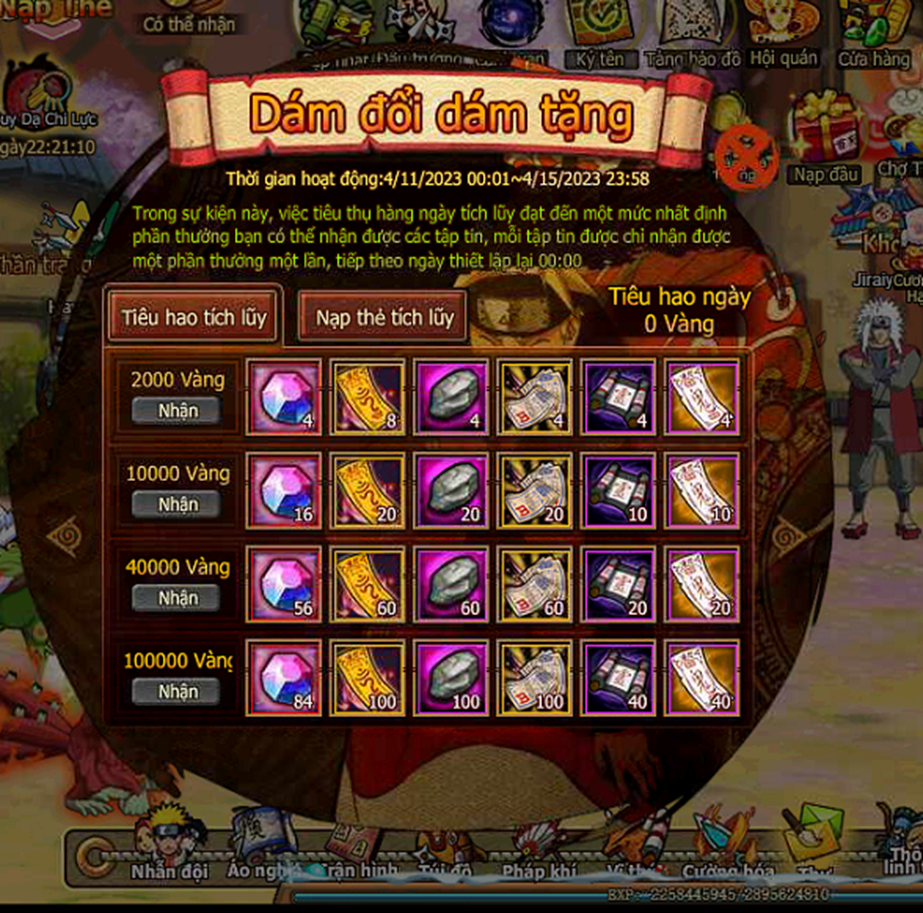Inspect the grey stone in the 10000 Vàng row
Screen dimensions: 923x913
(452, 490)
